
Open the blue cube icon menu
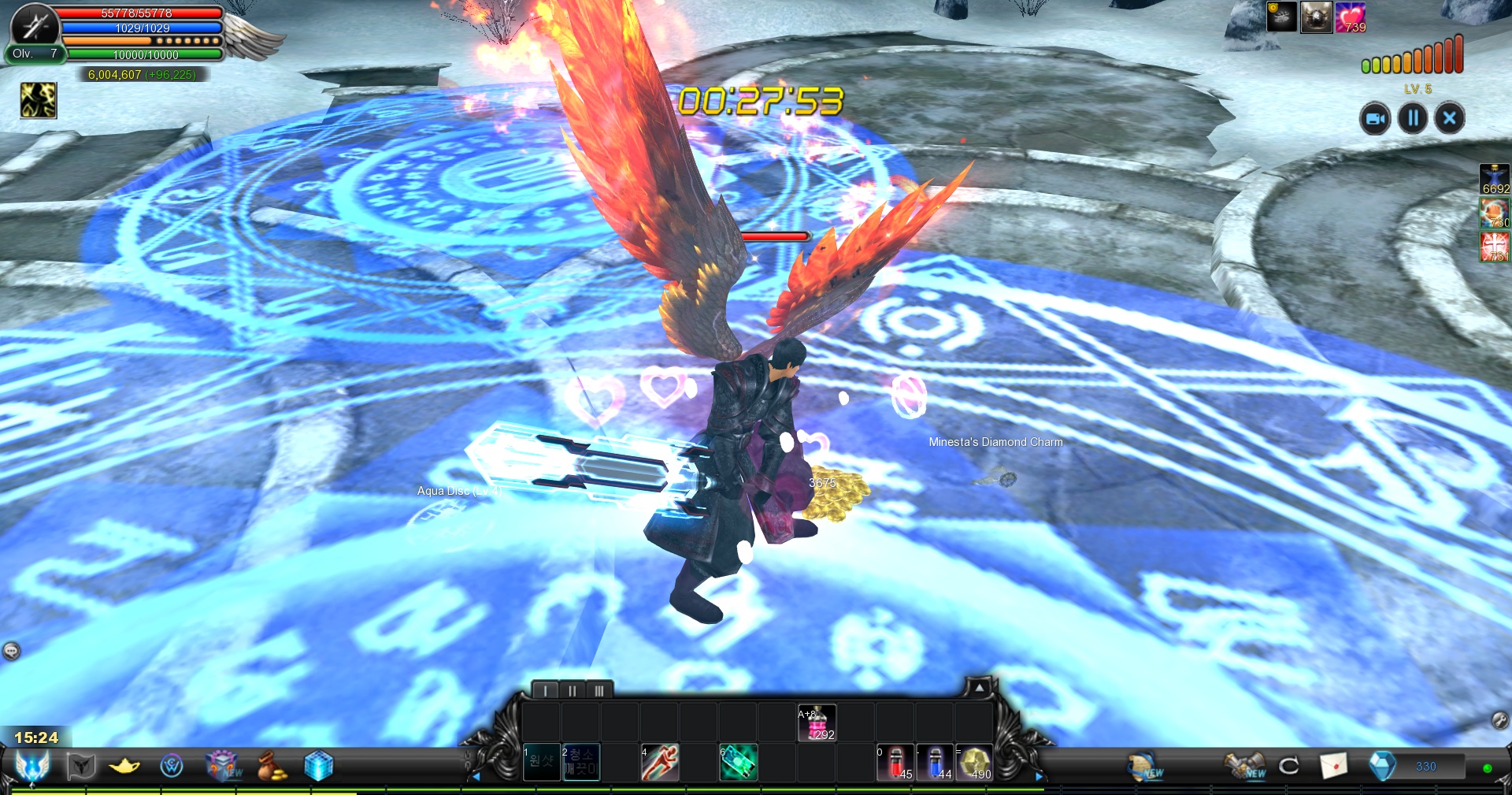(x=318, y=766)
